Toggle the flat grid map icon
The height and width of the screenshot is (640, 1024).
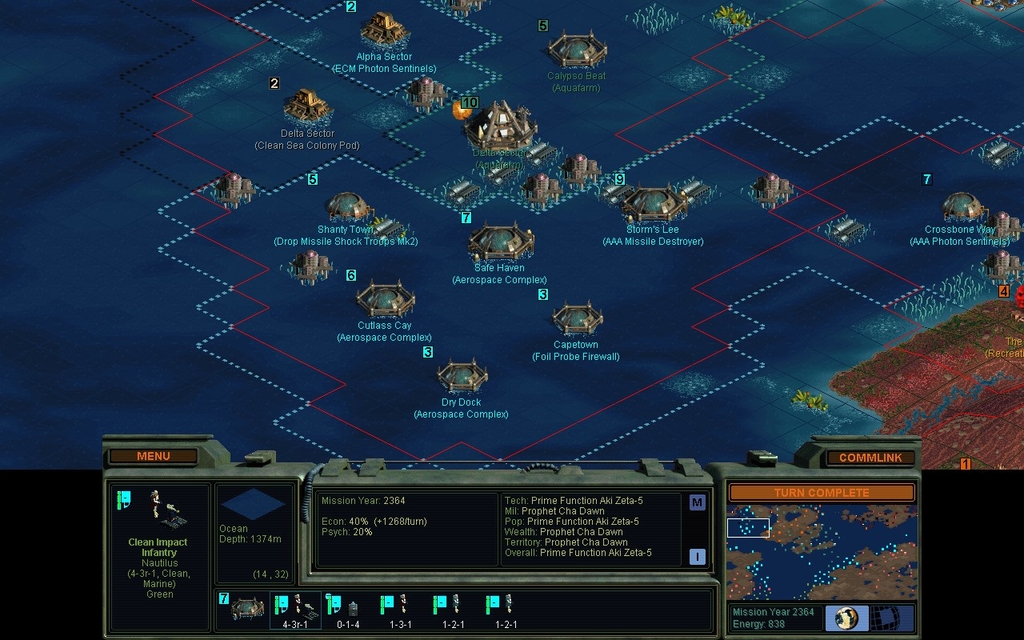coord(887,617)
